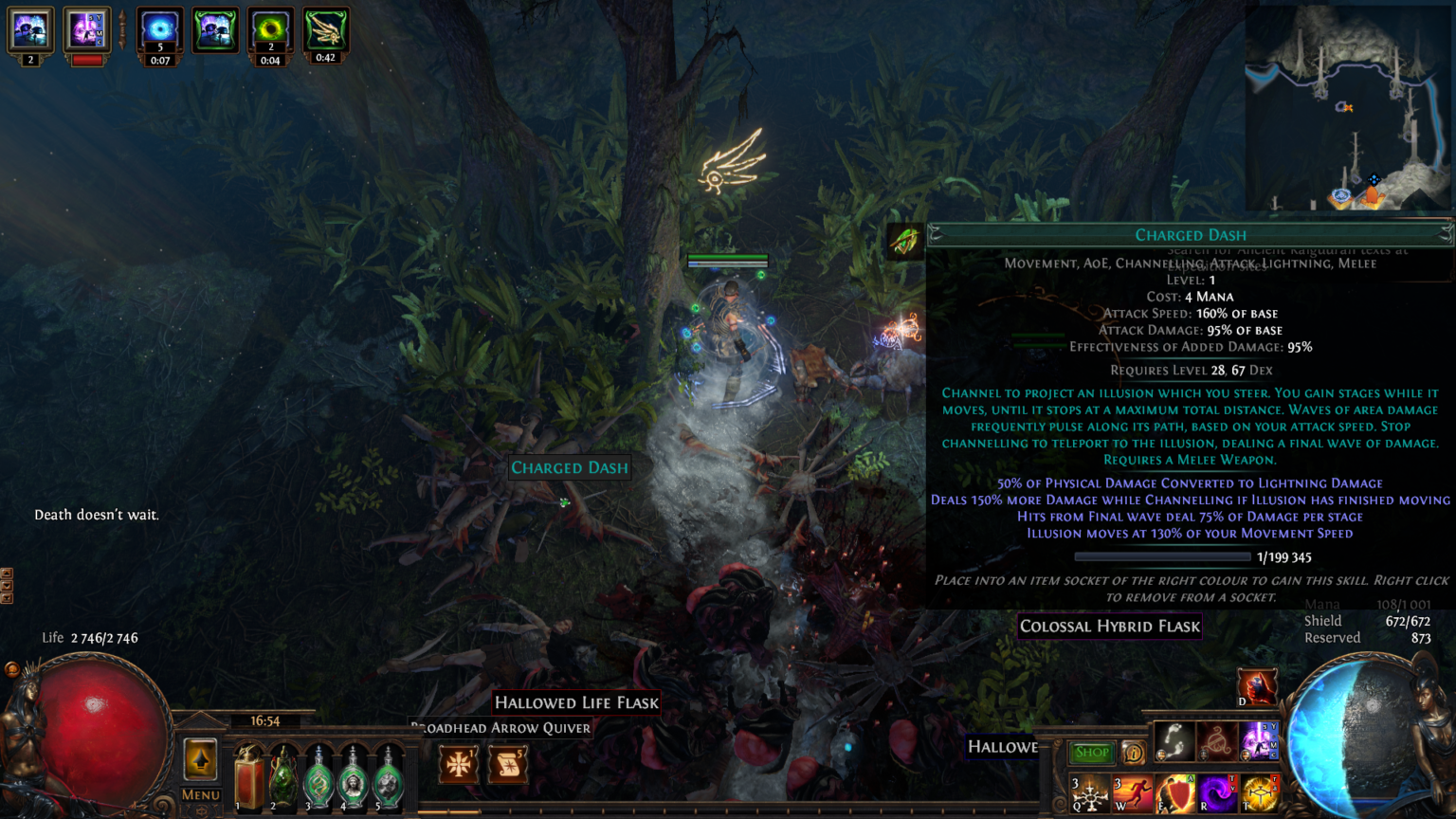This screenshot has height=819, width=1456.
Task: Open the Shop
Action: pos(1091,752)
